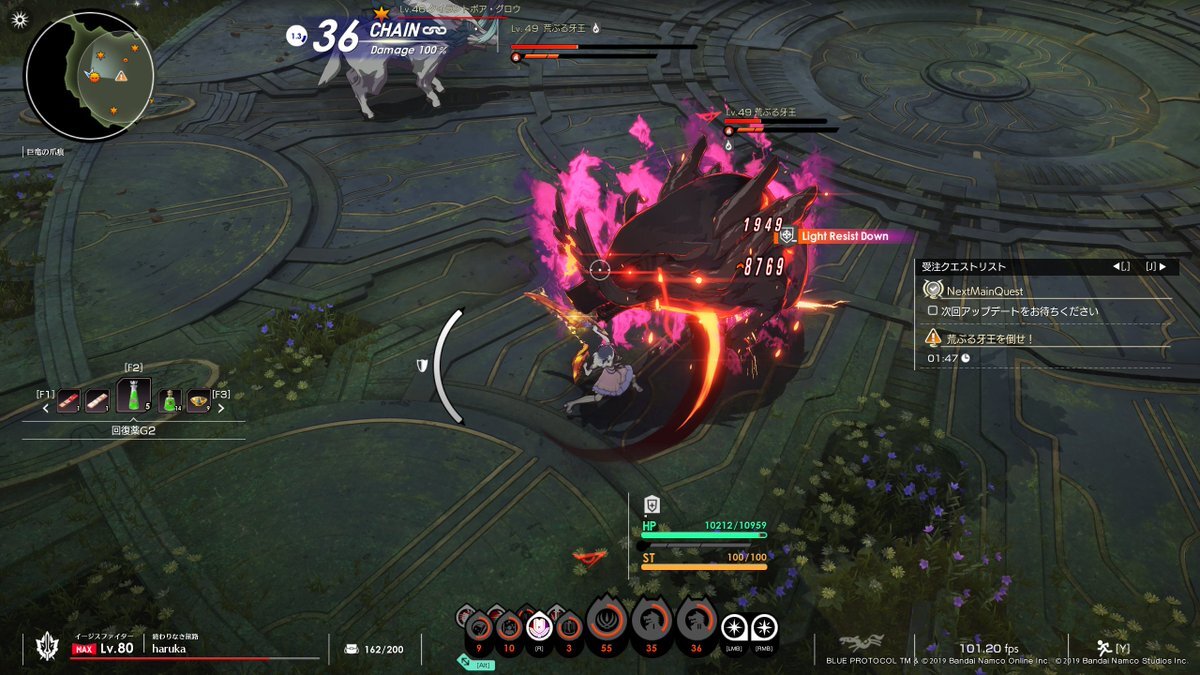Screen dimensions: 1200x675
Task: Open the Aegis Fighter class emblem
Action: click(x=44, y=648)
